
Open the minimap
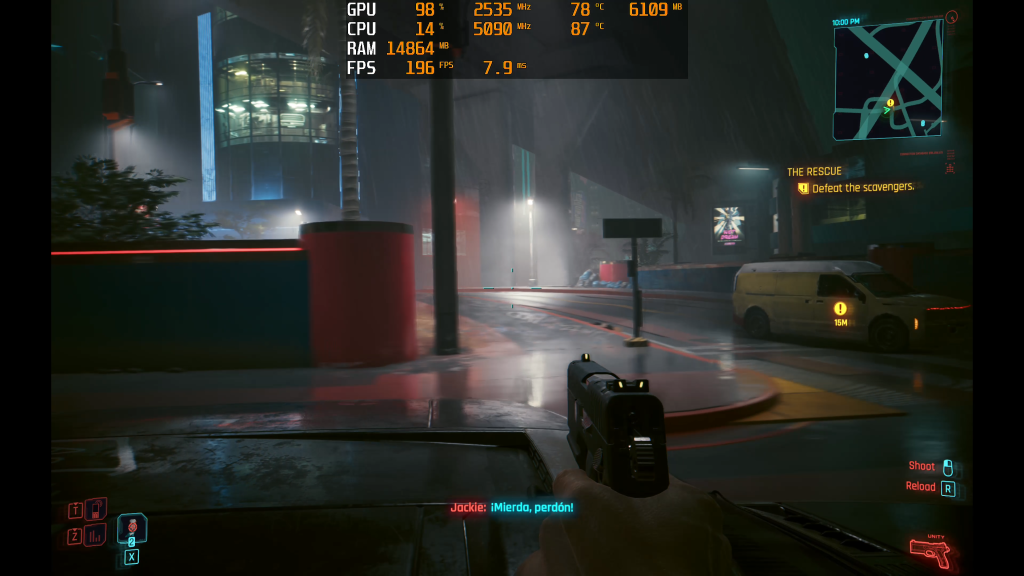pos(888,80)
